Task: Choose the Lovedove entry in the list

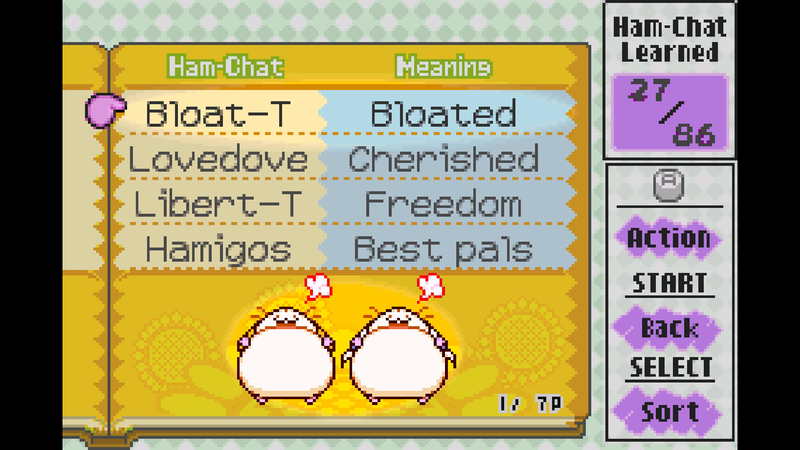Action: pos(219,159)
